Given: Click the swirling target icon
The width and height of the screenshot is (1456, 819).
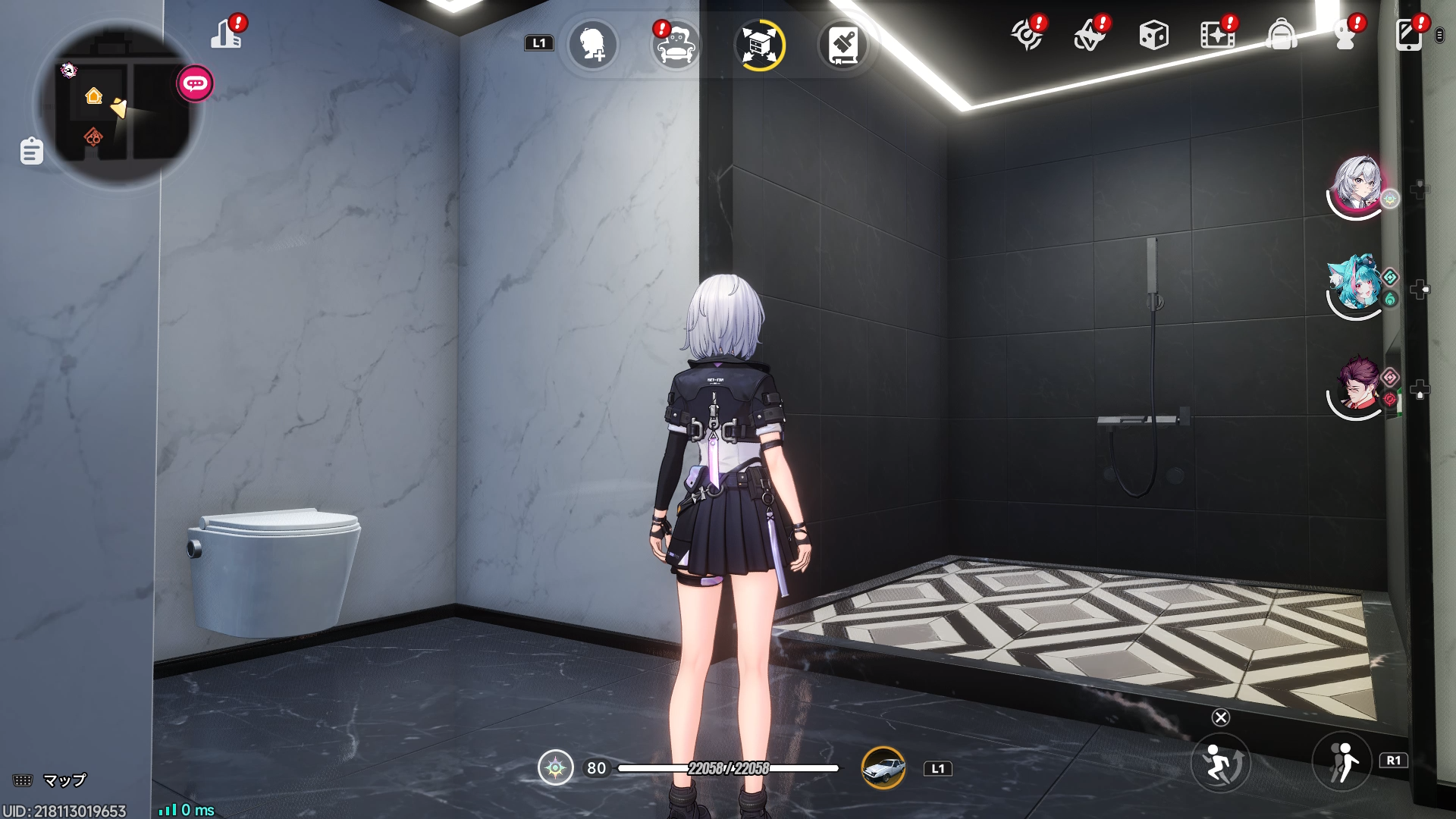Looking at the screenshot, I should 1028,35.
